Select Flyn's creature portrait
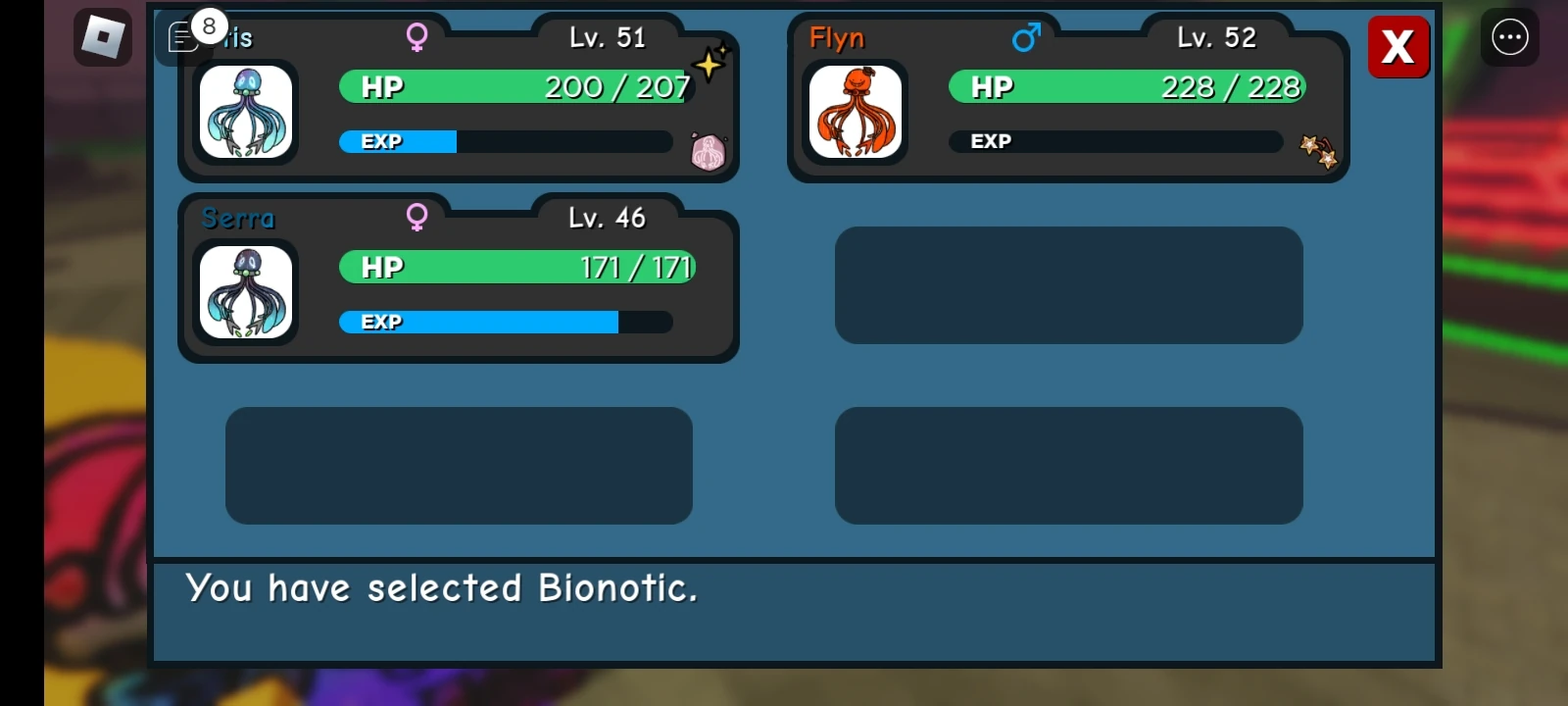The image size is (1568, 706). tap(854, 111)
